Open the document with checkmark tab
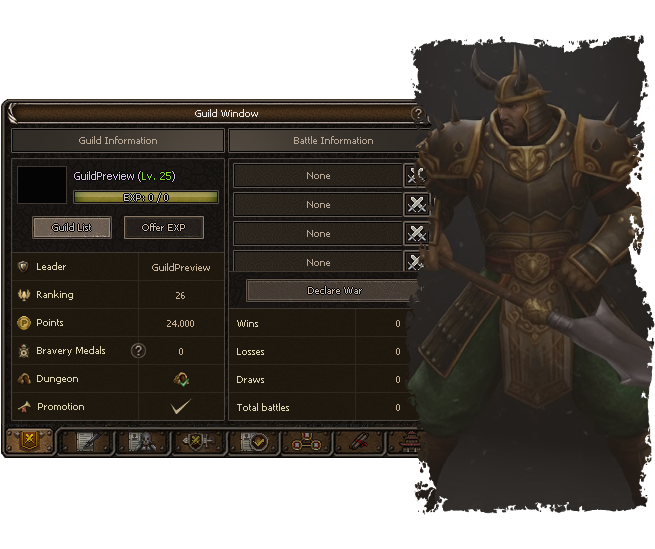Image resolution: width=655 pixels, height=549 pixels. 252,441
